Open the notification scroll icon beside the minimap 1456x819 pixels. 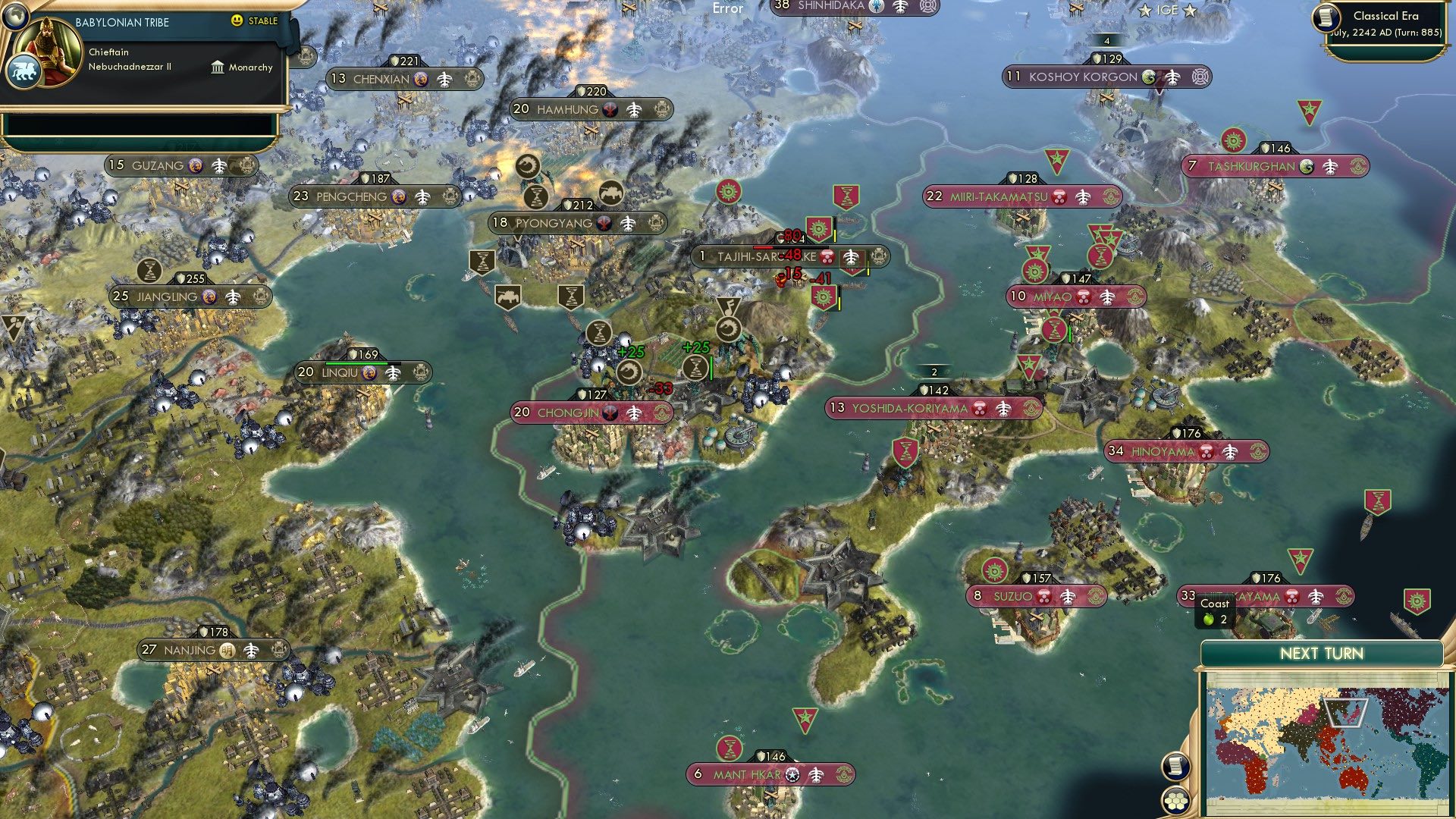1175,766
